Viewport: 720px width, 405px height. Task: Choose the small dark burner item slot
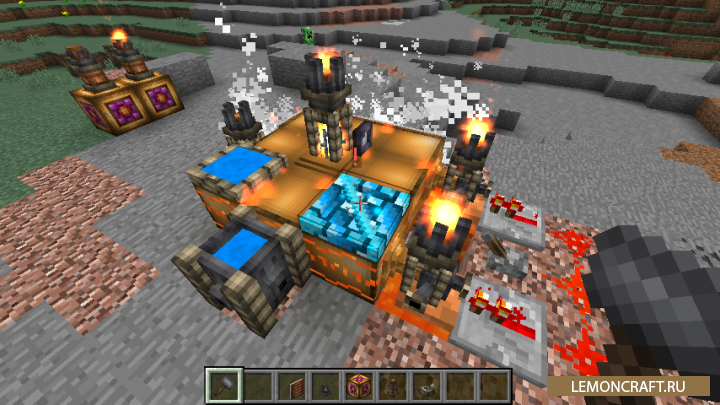tap(323, 385)
